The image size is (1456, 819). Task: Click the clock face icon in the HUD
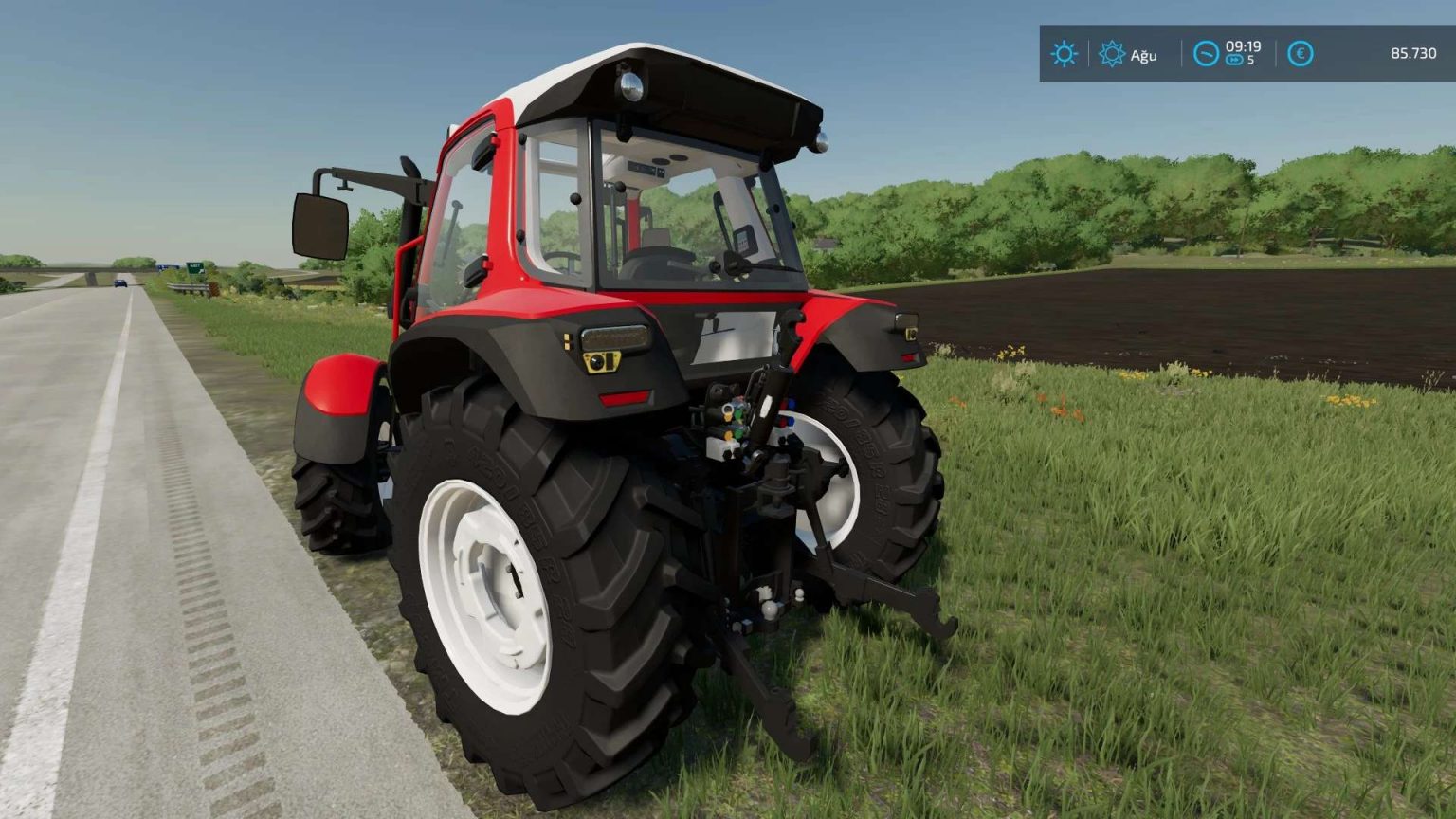pos(1205,53)
